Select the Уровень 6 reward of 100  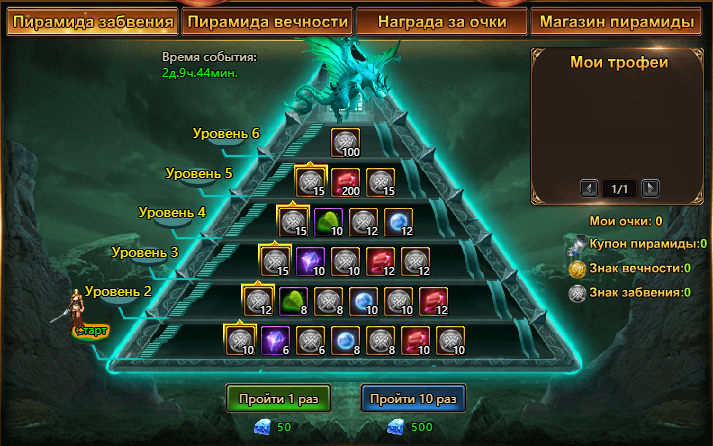click(x=346, y=143)
